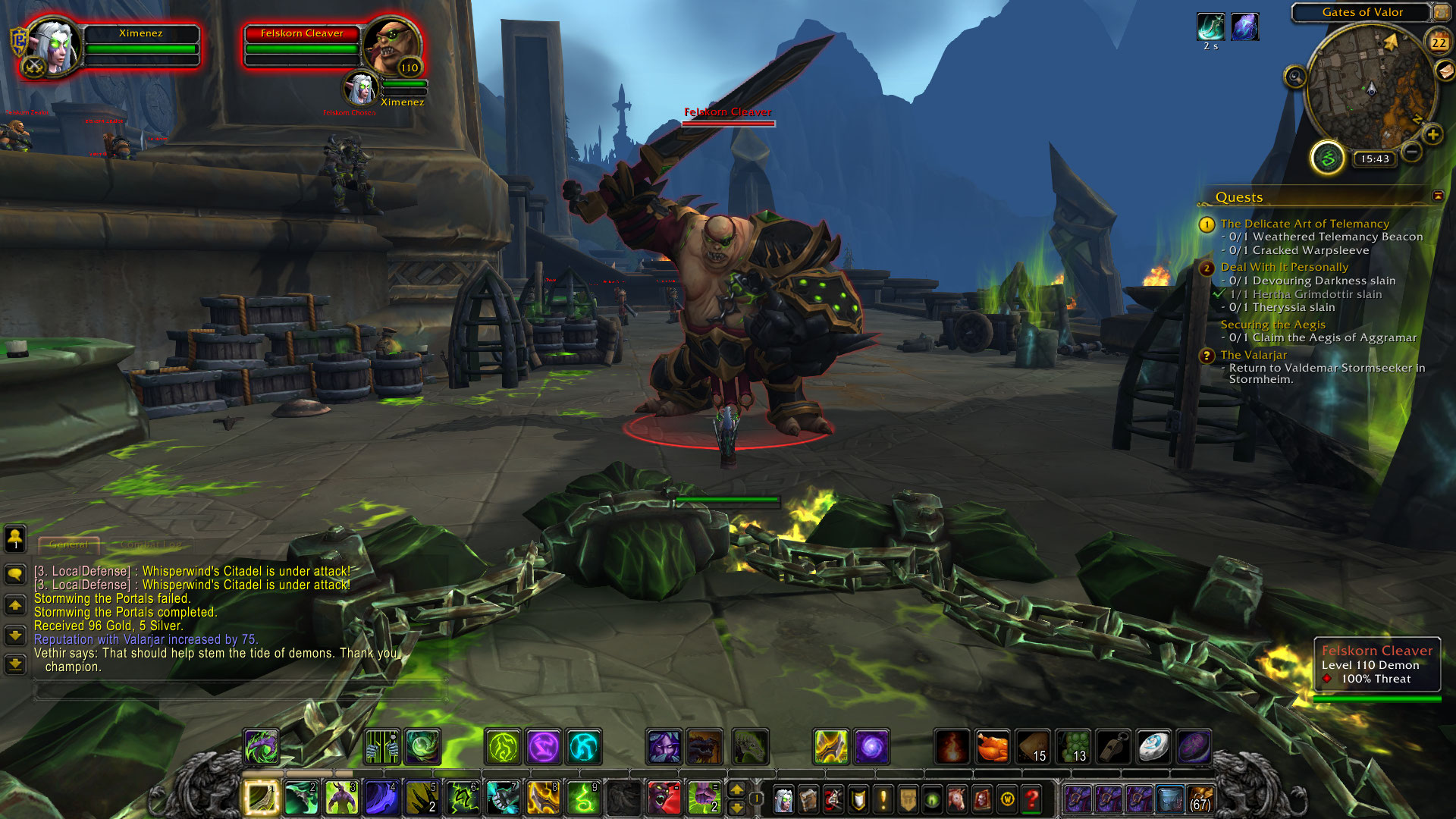Screen dimensions: 1456x819
Task: Open the calendar showing day 22
Action: [1439, 42]
